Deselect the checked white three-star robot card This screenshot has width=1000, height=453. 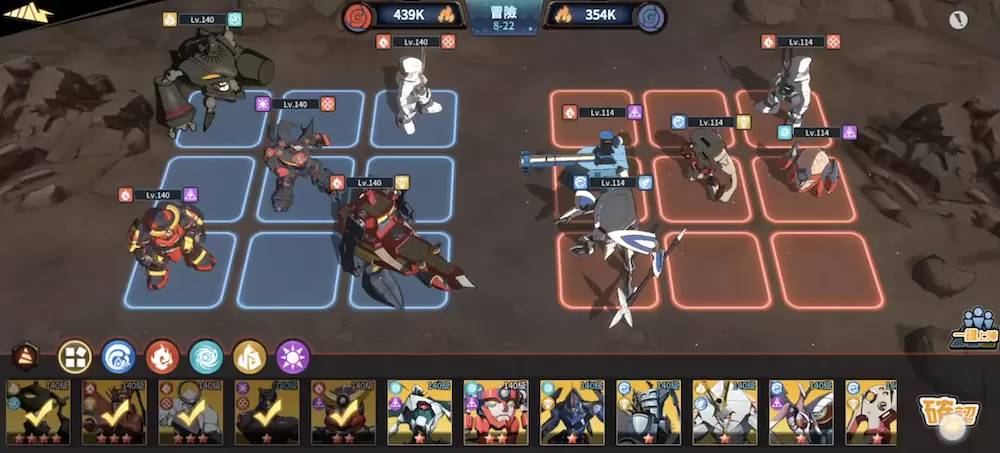click(x=191, y=411)
